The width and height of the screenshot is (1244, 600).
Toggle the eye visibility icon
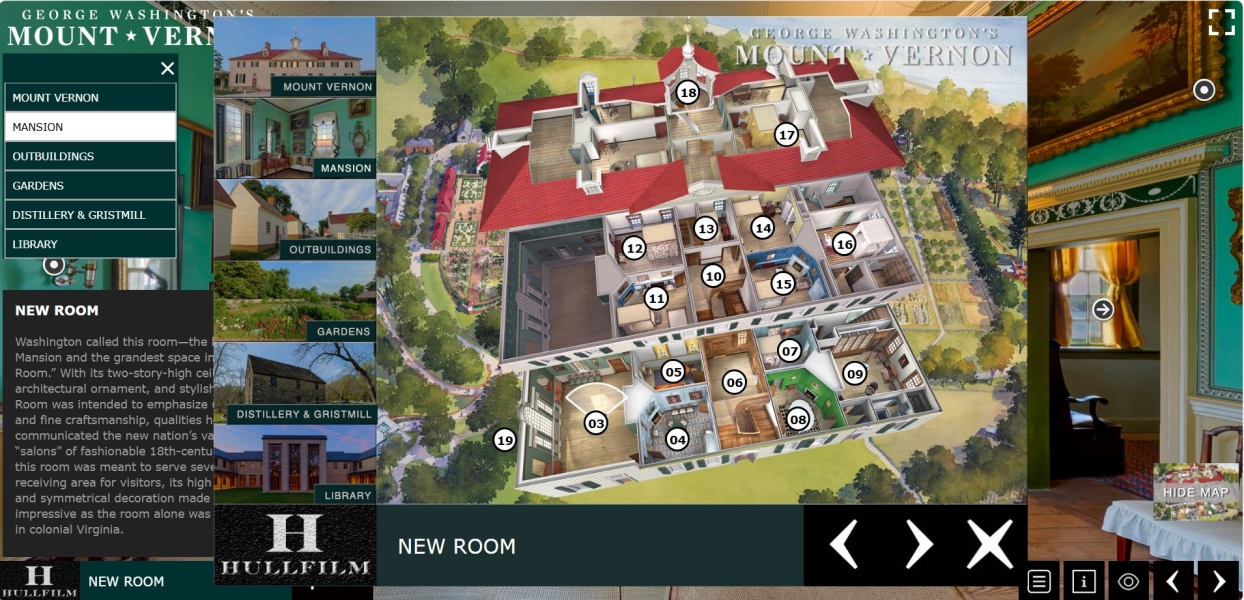pos(1129,581)
